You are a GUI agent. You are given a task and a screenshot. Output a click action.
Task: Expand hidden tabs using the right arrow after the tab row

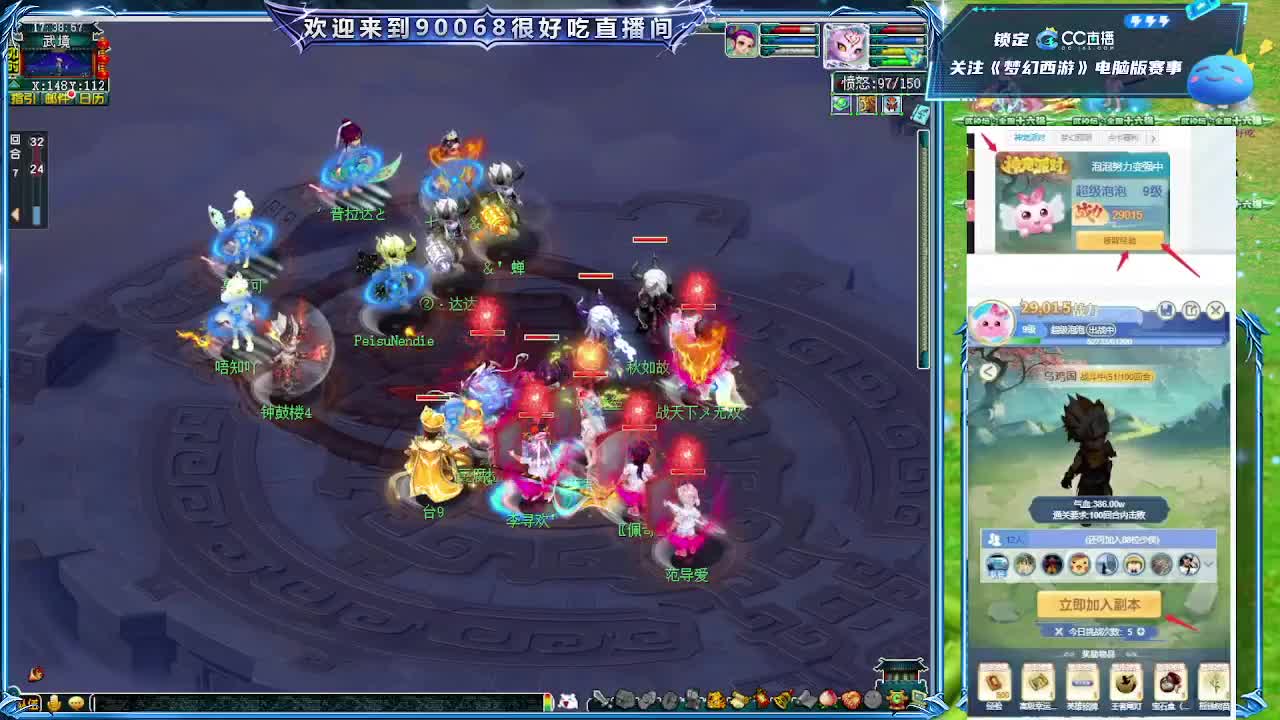[1153, 137]
